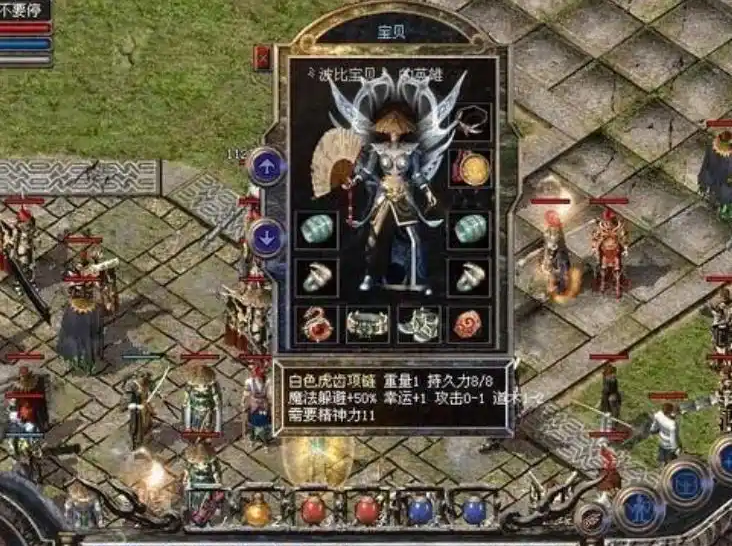Image resolution: width=732 pixels, height=546 pixels.
Task: Pick the silver boots equipment slot
Action: [x=418, y=323]
